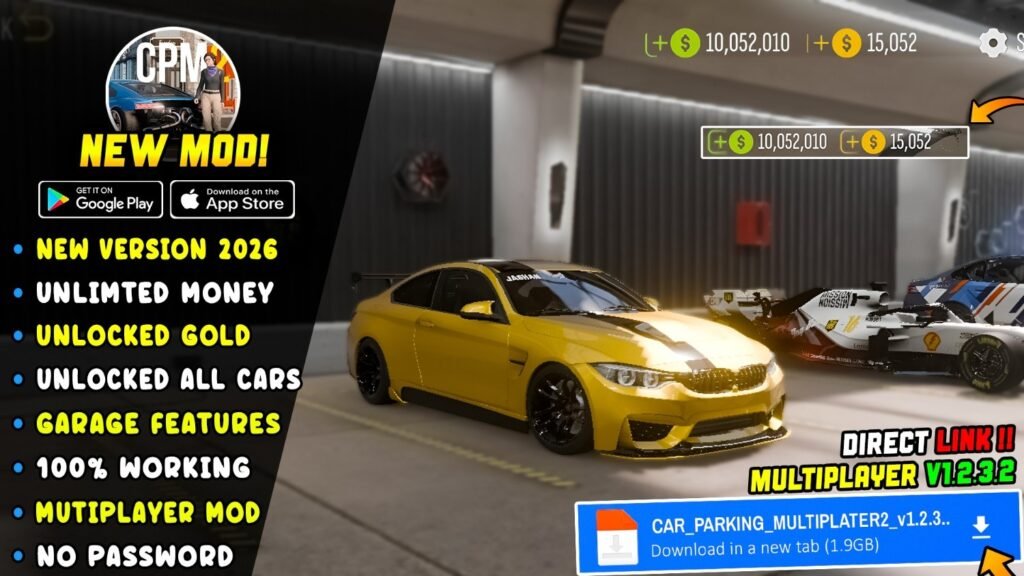Add gold via plus icon beside settings gear
Image resolution: width=1024 pixels, height=576 pixels.
820,43
